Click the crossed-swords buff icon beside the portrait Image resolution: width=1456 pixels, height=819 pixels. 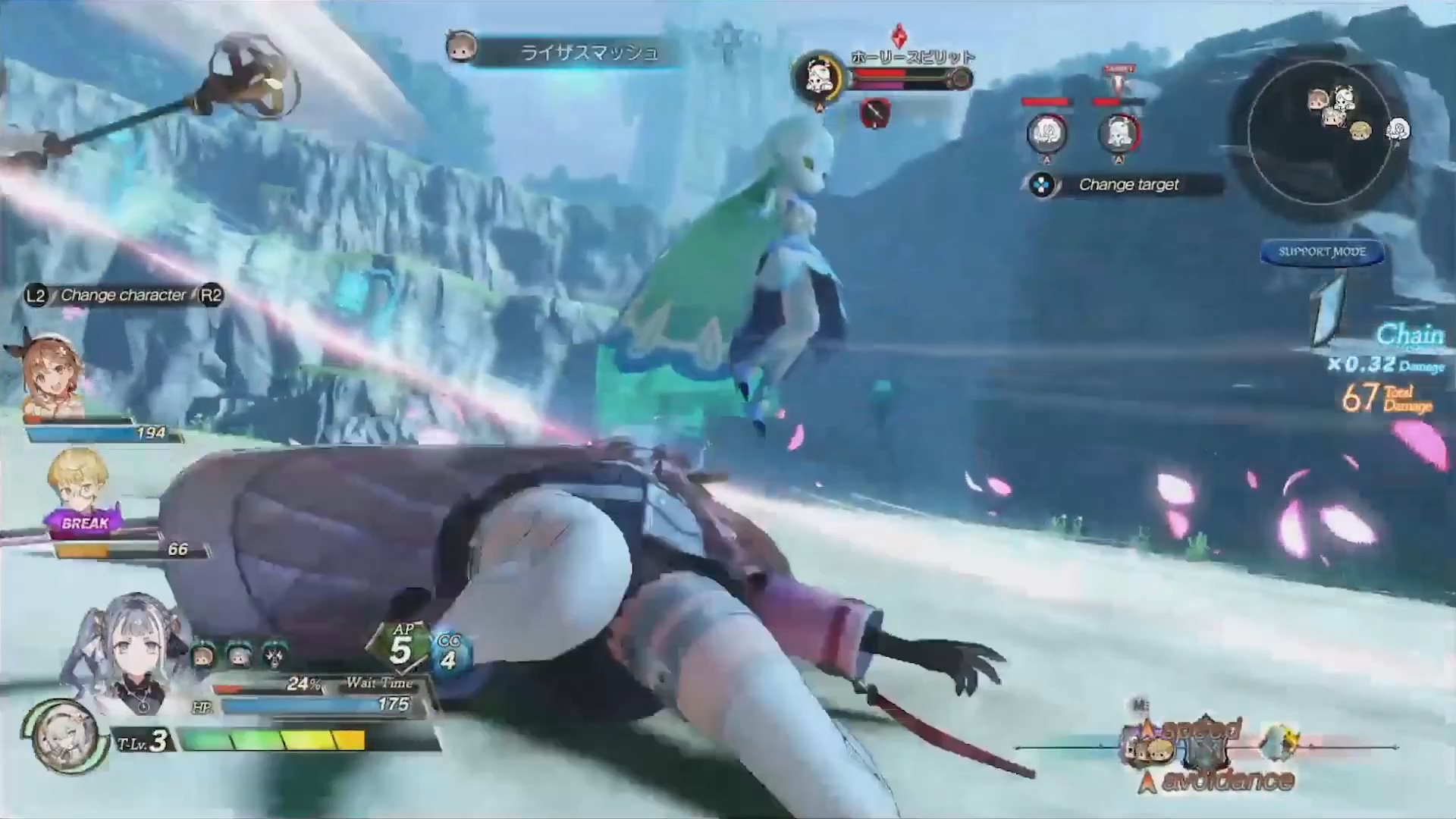point(275,654)
